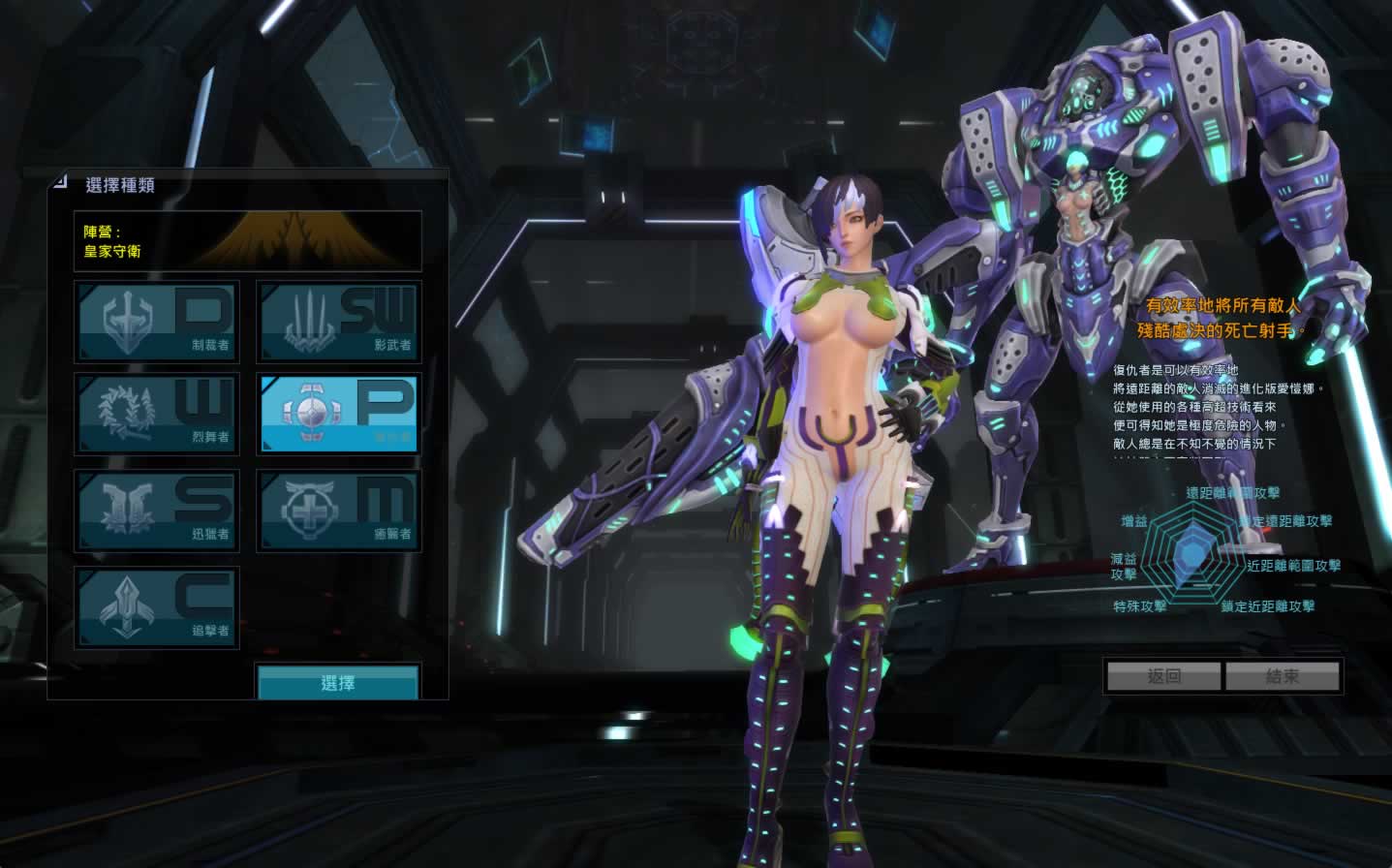1392x868 pixels.
Task: Pick the 追擊者 class tile marked C
Action: [x=157, y=607]
